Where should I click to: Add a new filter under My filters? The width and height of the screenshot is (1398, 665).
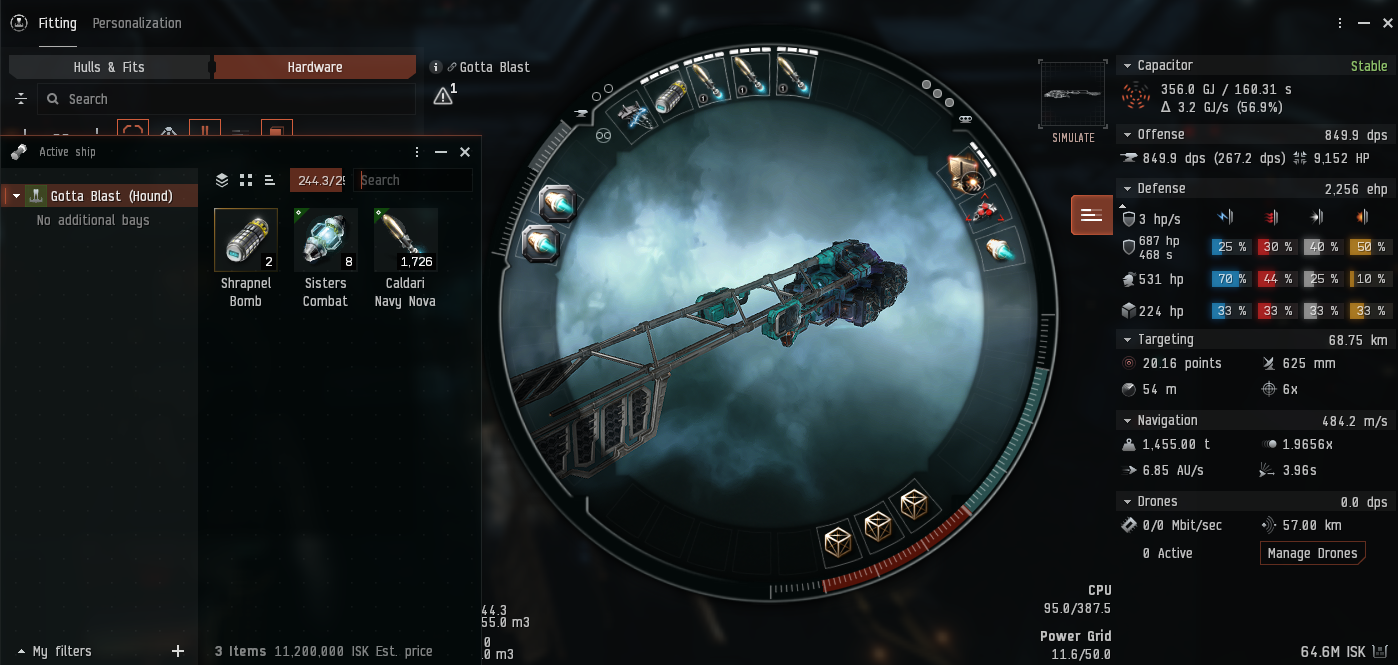click(x=178, y=651)
